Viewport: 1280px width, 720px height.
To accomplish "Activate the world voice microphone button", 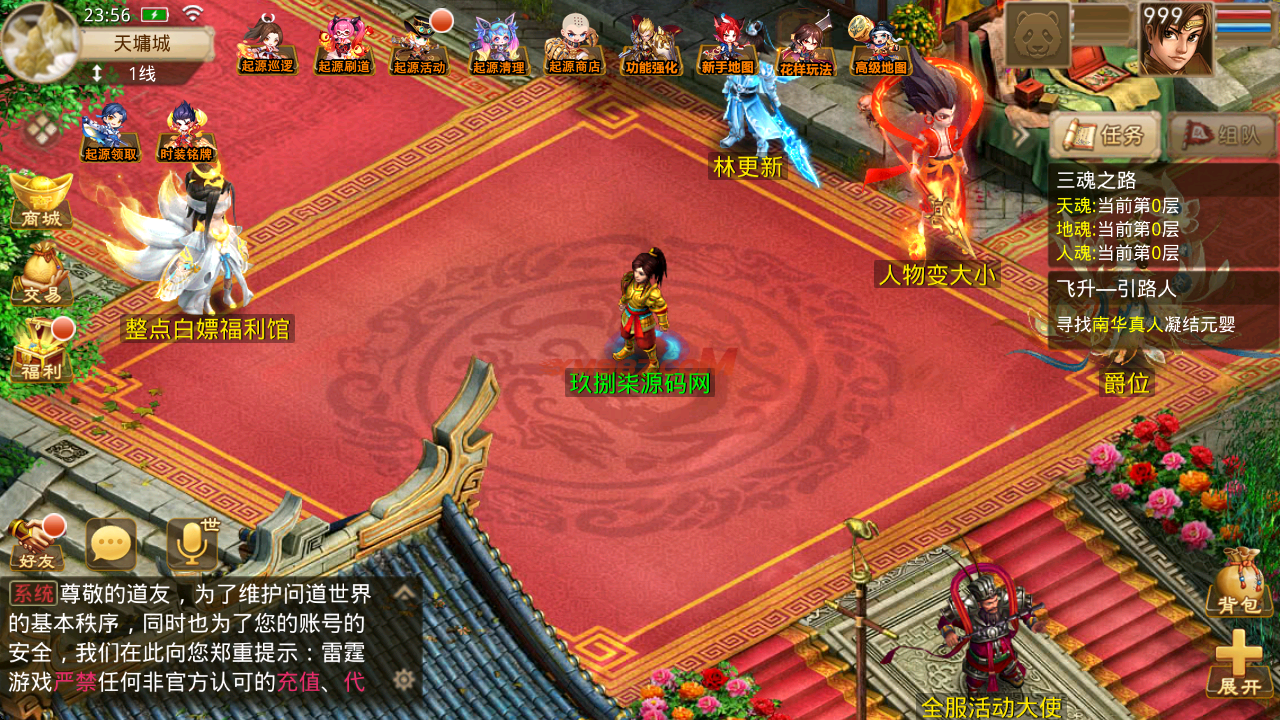I will coord(191,545).
